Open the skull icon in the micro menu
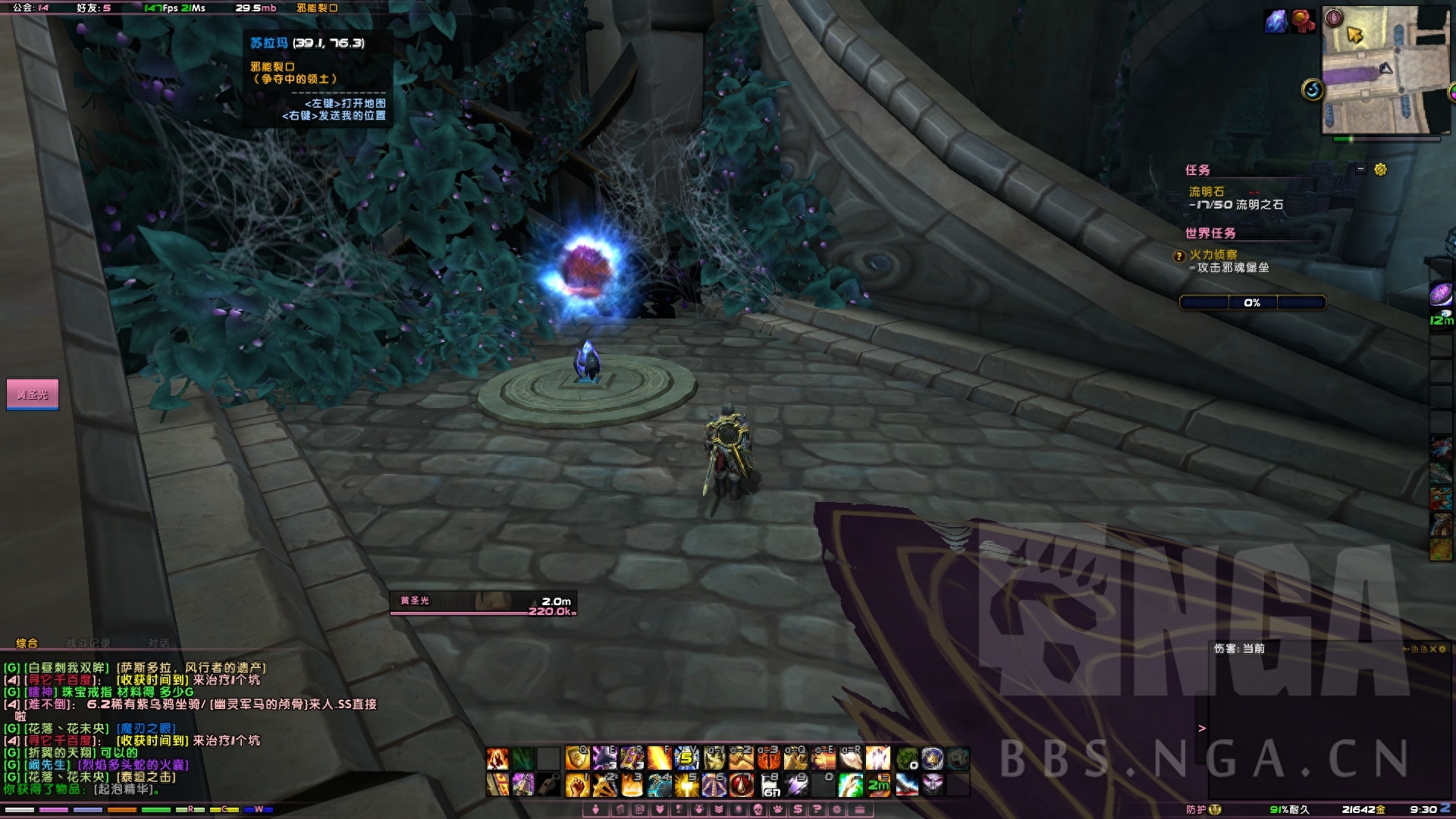 tap(757, 809)
